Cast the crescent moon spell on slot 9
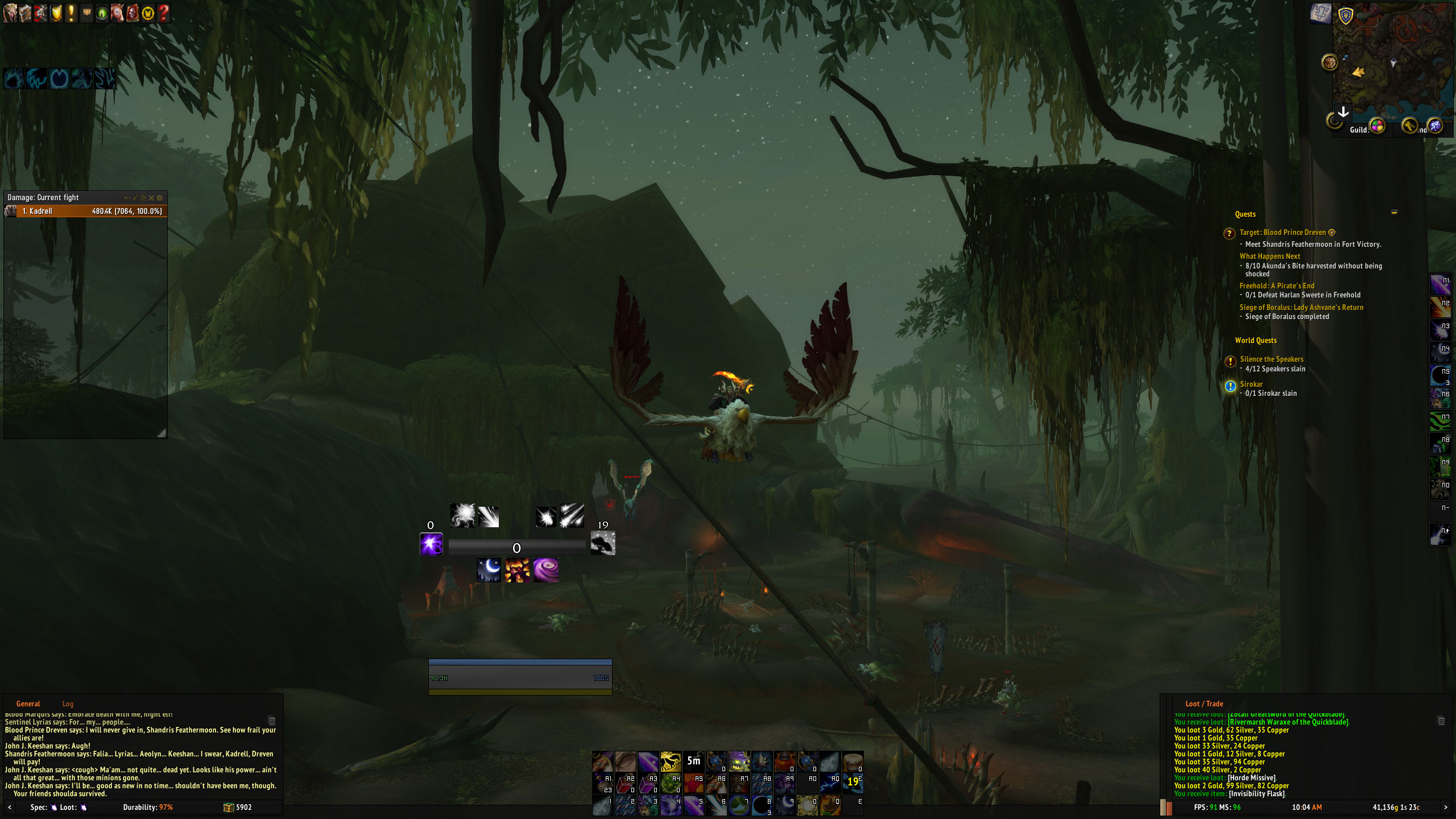Viewport: 1456px width, 819px height. pos(785,804)
